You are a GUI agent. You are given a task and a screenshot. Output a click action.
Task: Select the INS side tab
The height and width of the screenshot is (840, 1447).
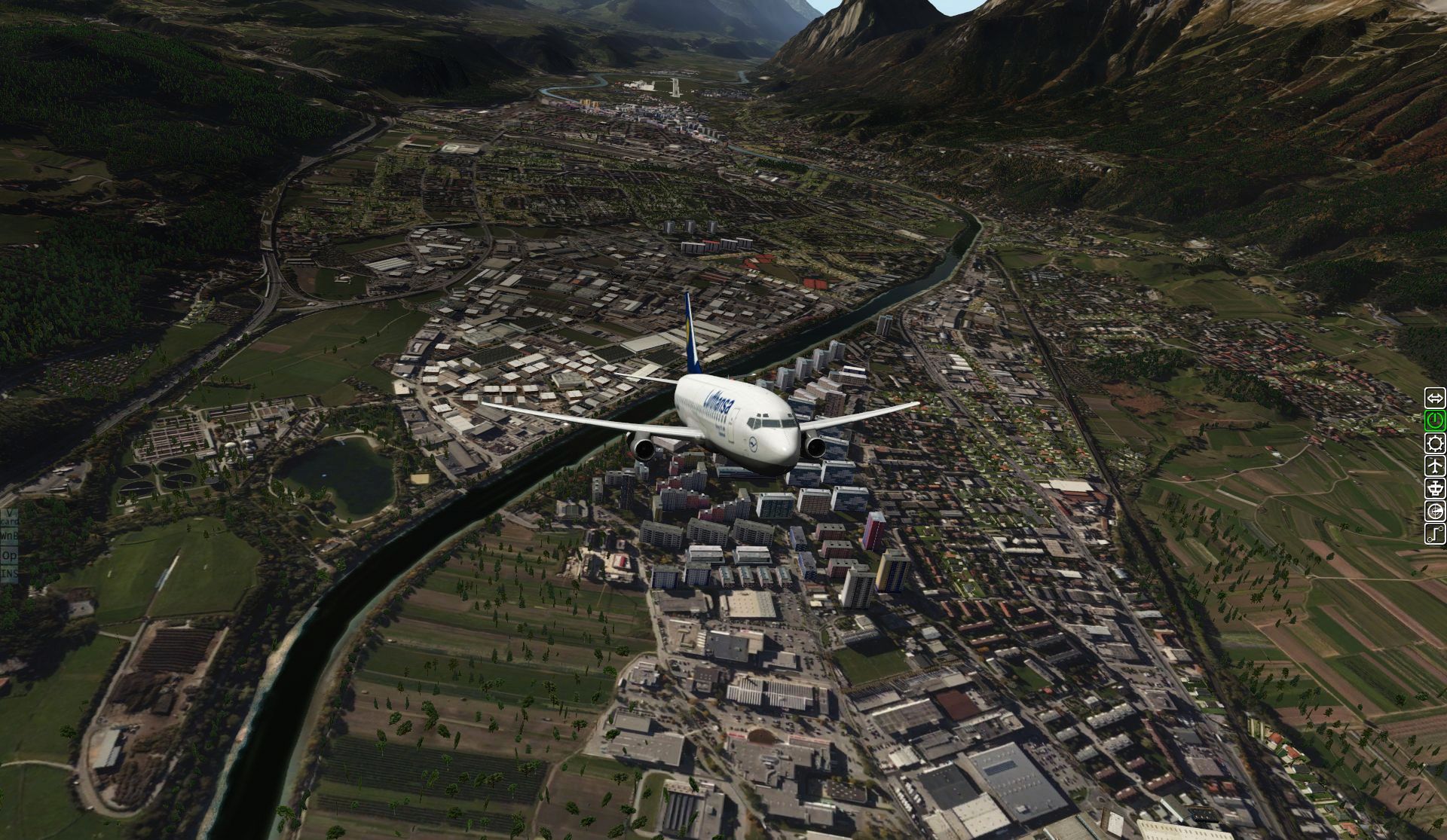[x=9, y=574]
